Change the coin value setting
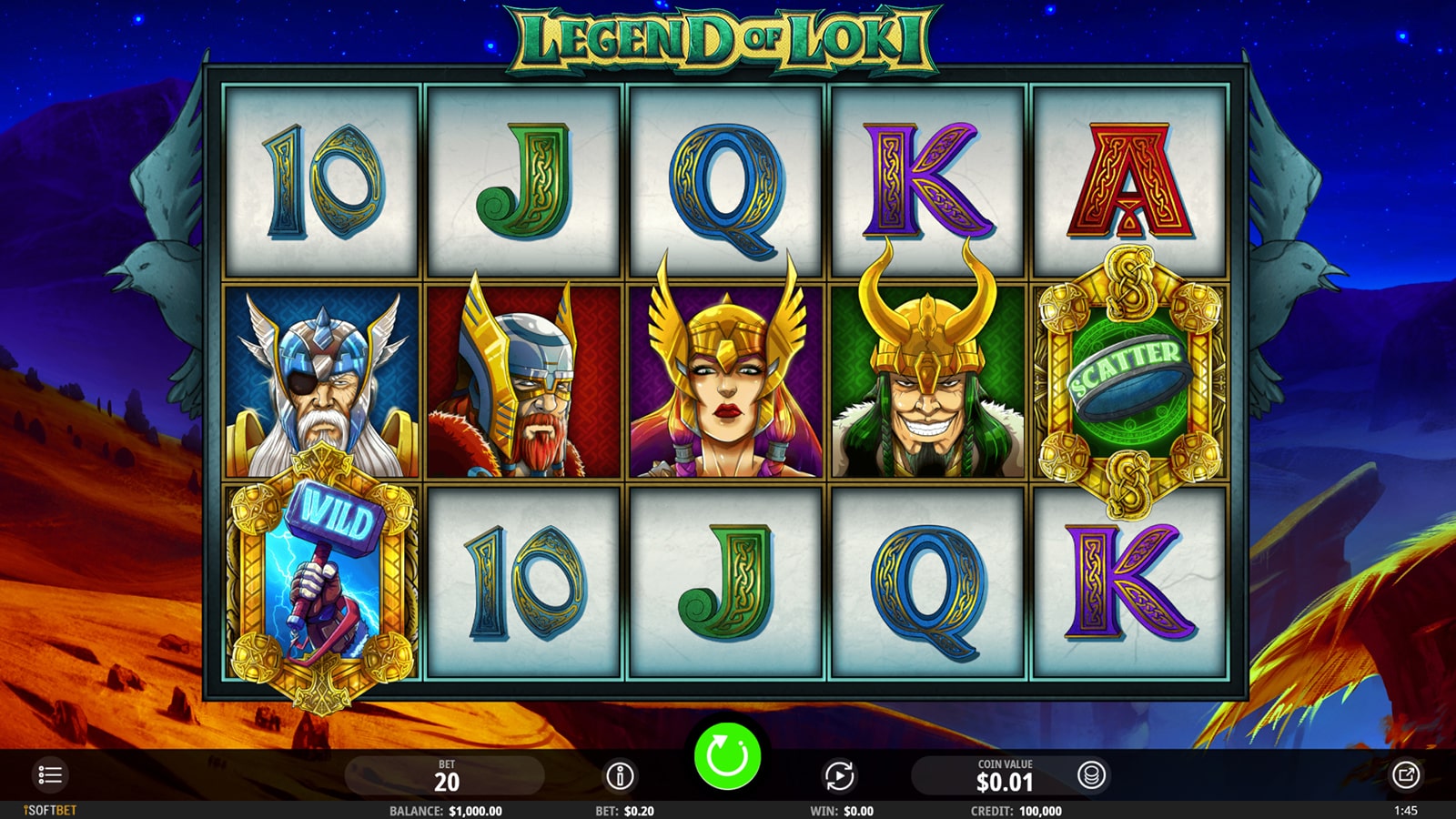Screen dimensions: 1456x819 pos(1004,776)
